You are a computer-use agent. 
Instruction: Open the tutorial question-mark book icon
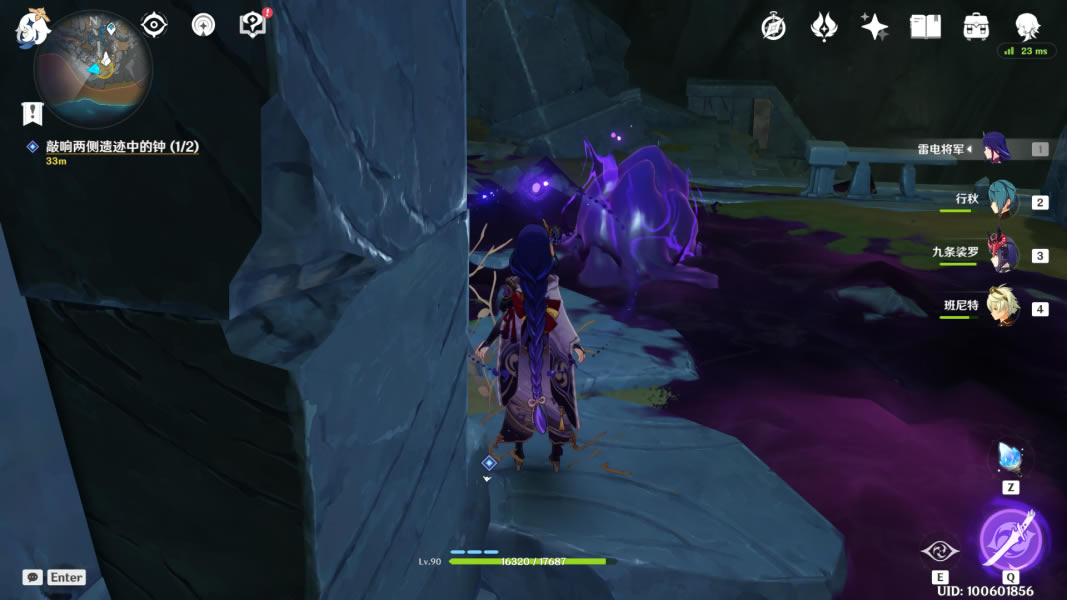pyautogui.click(x=253, y=25)
